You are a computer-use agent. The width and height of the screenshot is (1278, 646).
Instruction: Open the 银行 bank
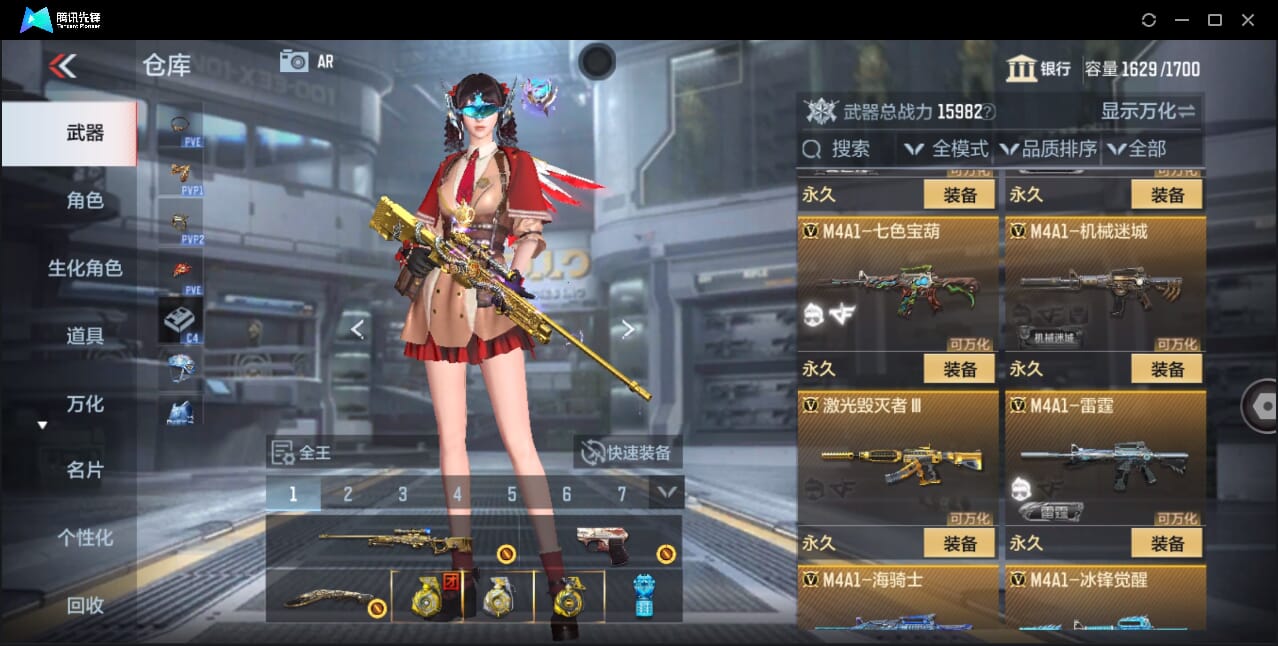(x=1038, y=69)
